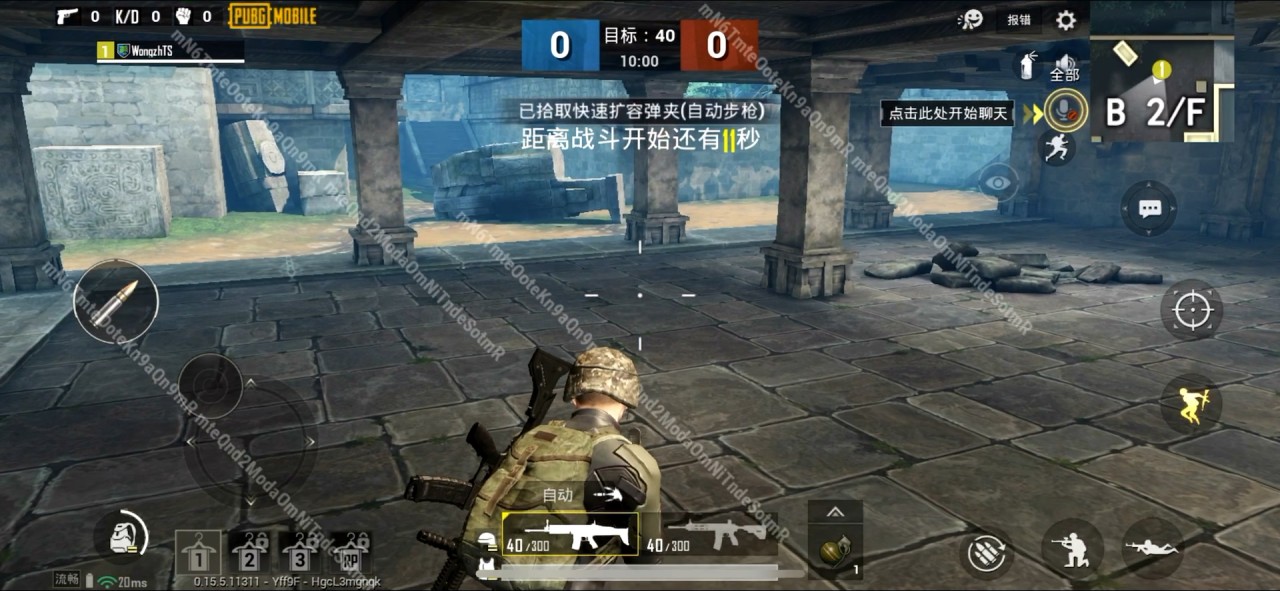Viewport: 1280px width, 591px height.
Task: Tap the reload ammo button
Action: point(986,552)
